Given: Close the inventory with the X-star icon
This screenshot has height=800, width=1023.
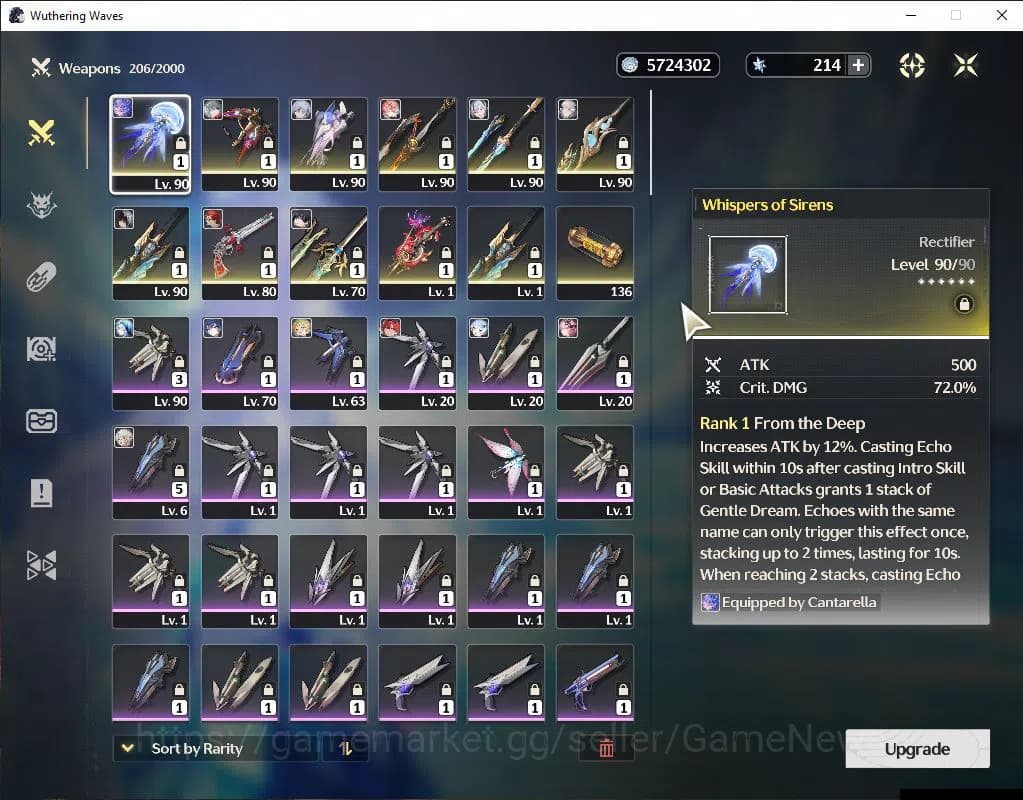Looking at the screenshot, I should coord(965,65).
